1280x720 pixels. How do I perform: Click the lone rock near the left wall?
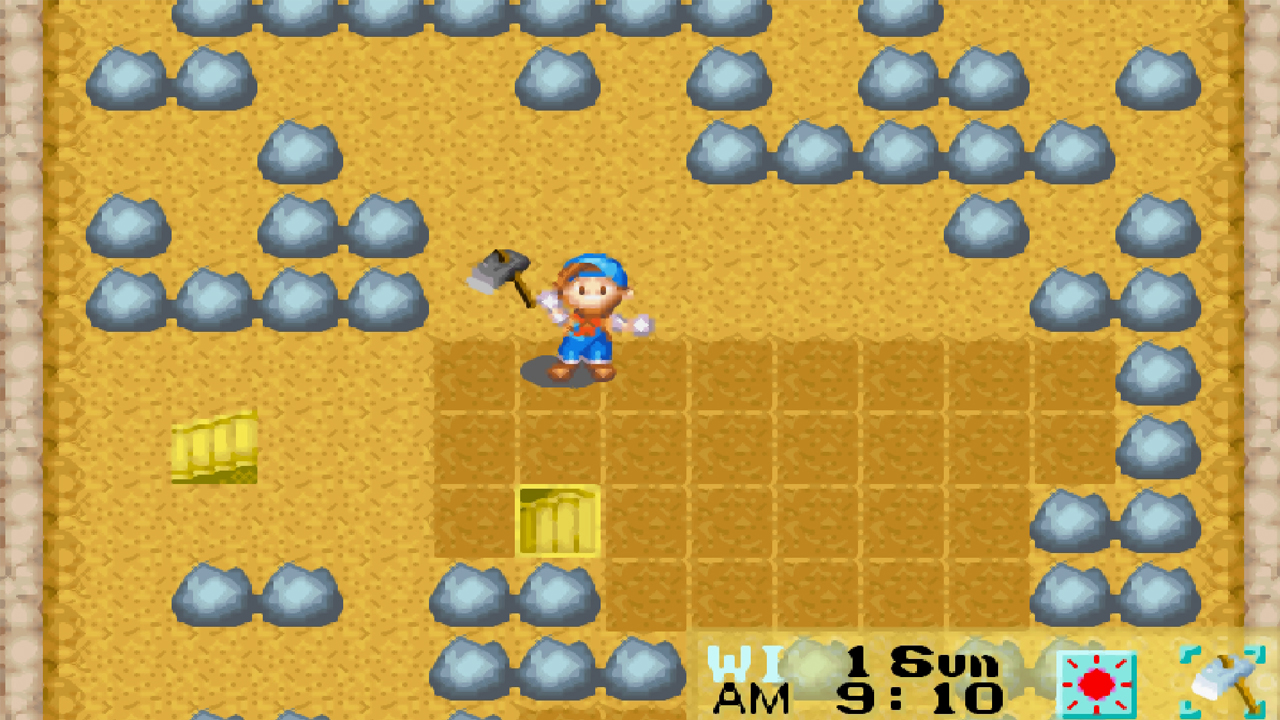pos(127,223)
